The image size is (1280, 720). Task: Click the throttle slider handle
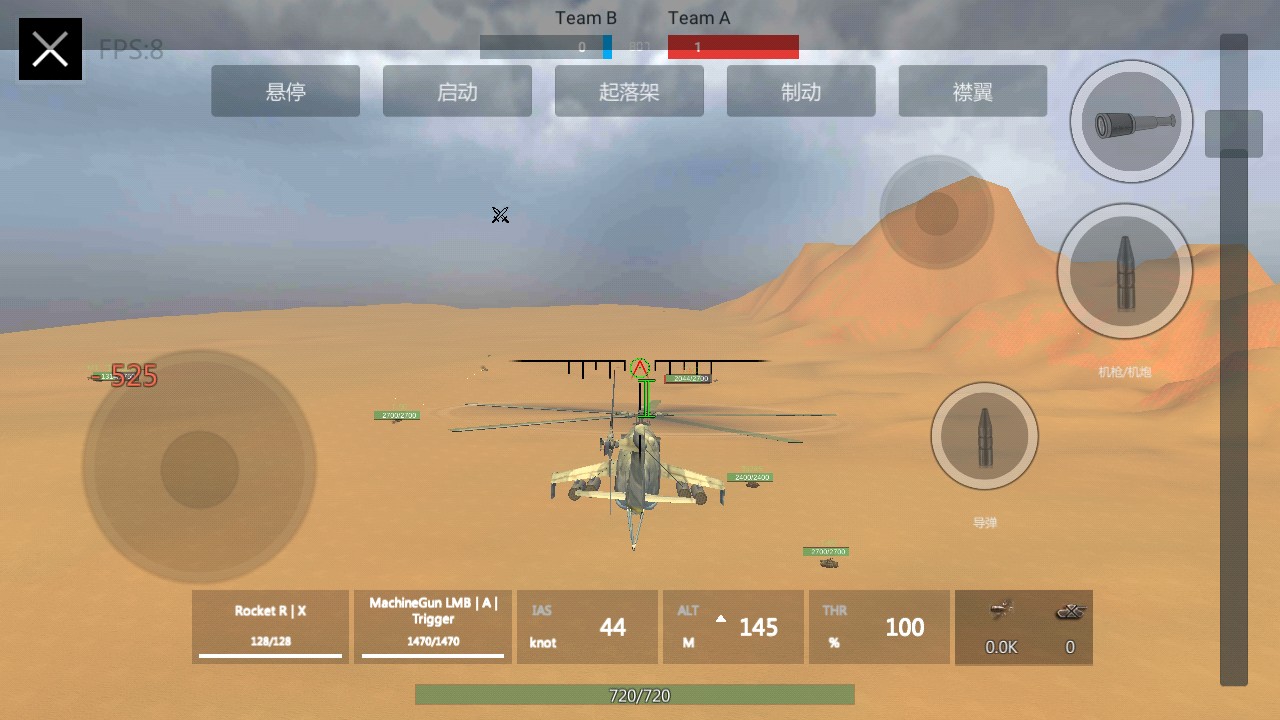tap(1234, 133)
